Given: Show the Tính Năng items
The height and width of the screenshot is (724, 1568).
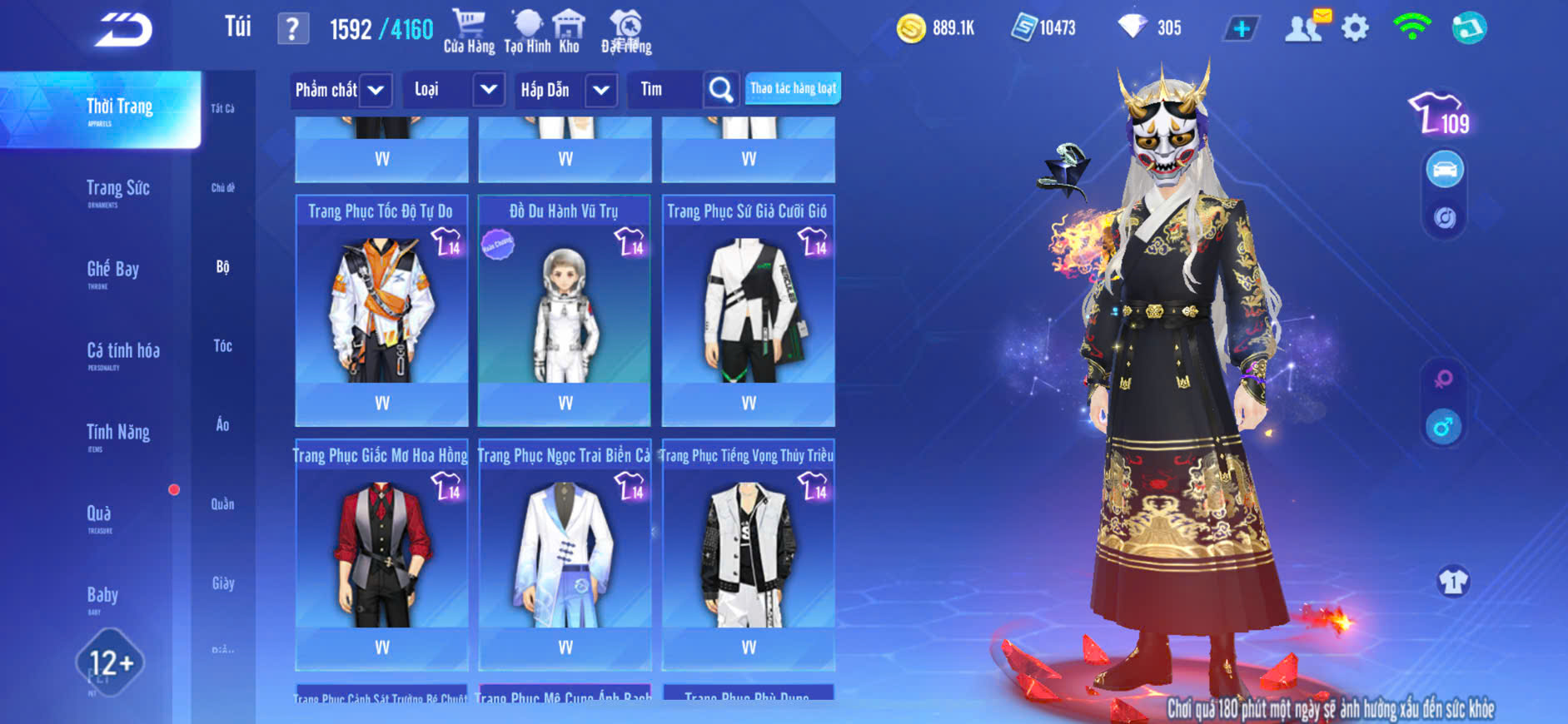Looking at the screenshot, I should [117, 434].
